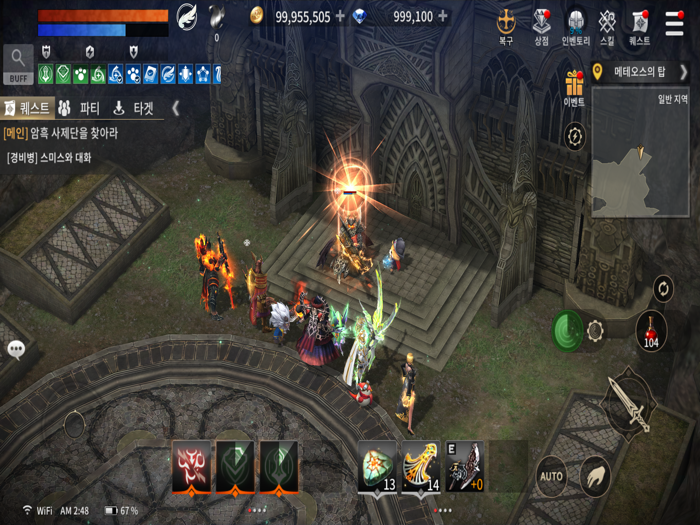Add diamonds with the plus button
This screenshot has height=525, width=700.
tap(442, 16)
